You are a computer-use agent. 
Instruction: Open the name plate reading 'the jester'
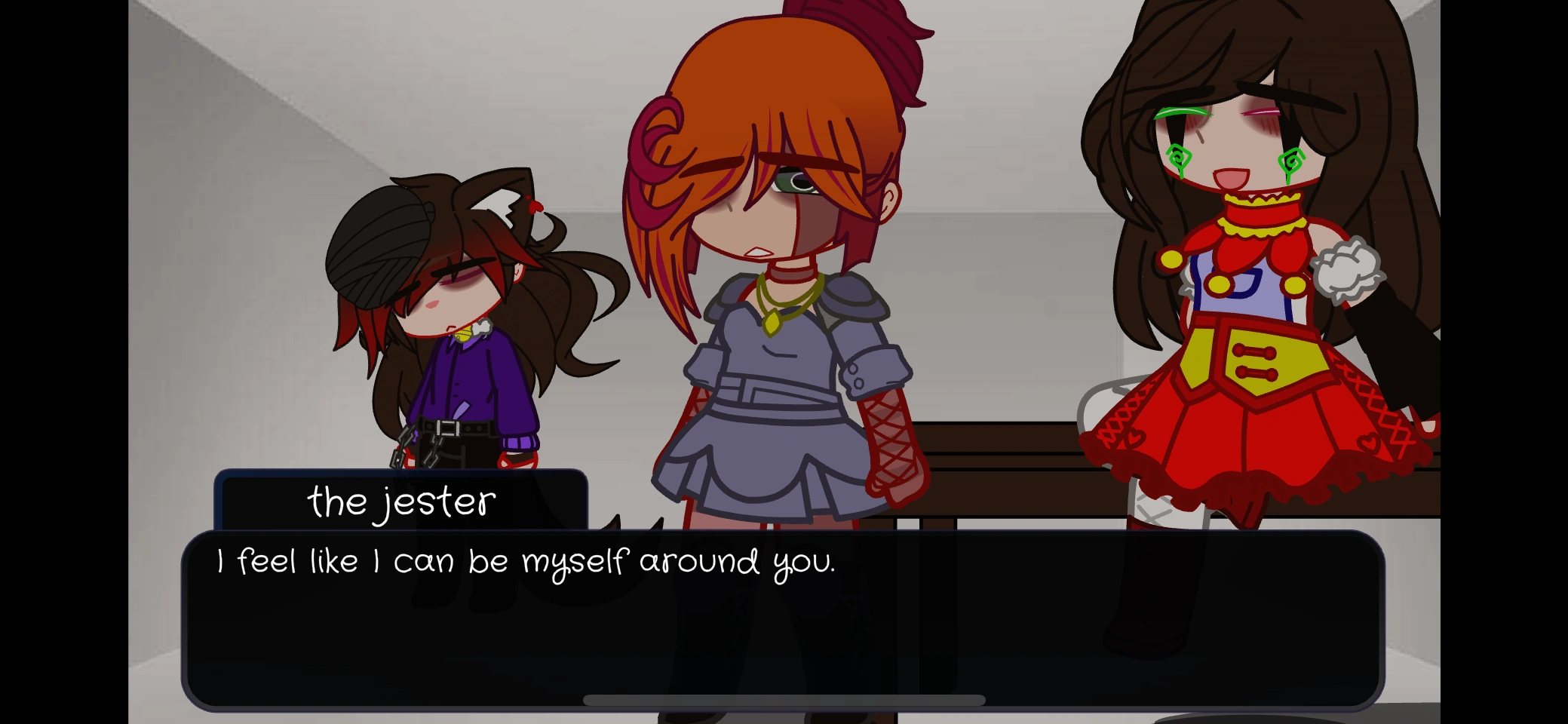pyautogui.click(x=404, y=502)
